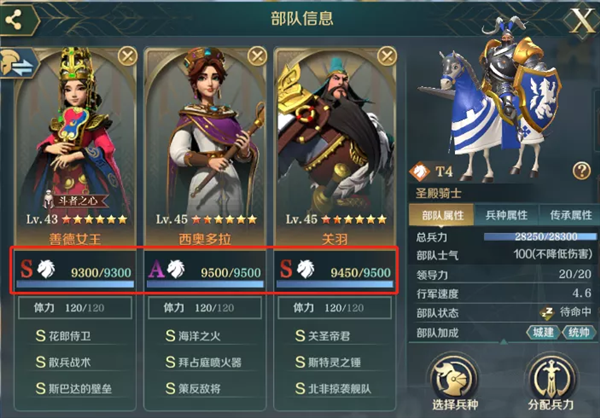Screen dimensions: 600x418
Task: Show help with the question mark icon
Action: [580, 171]
